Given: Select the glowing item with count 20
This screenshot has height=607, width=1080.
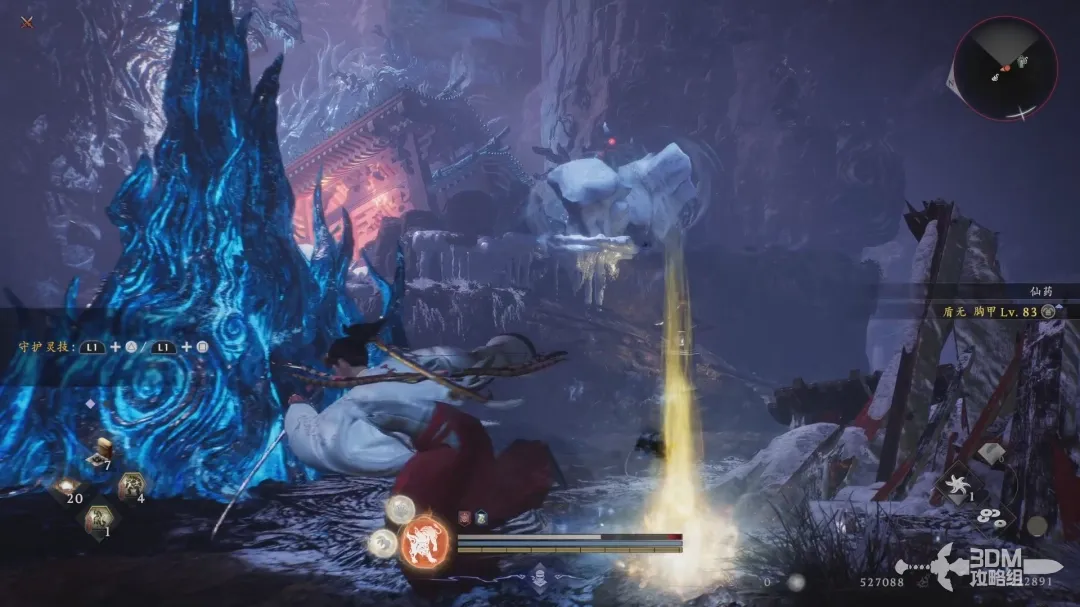Looking at the screenshot, I should coord(70,487).
